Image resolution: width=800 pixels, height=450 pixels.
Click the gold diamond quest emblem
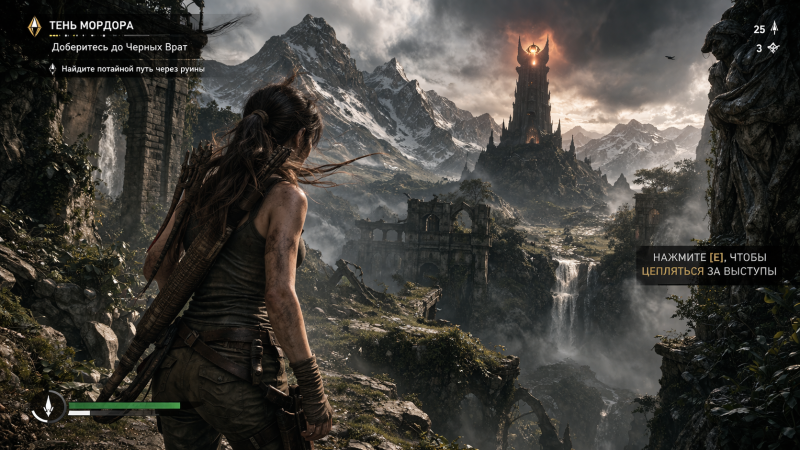[x=34, y=27]
